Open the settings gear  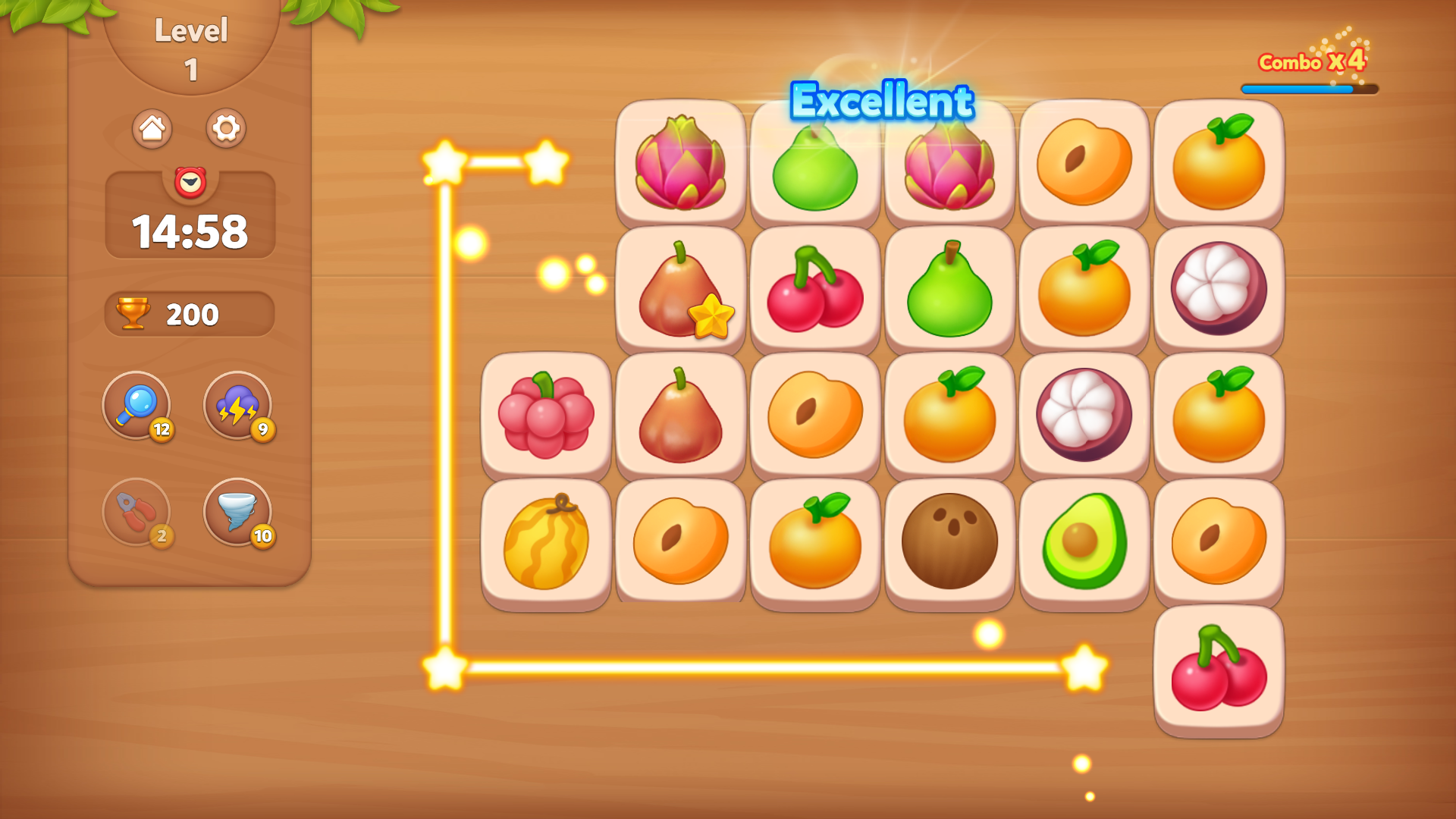[x=225, y=128]
